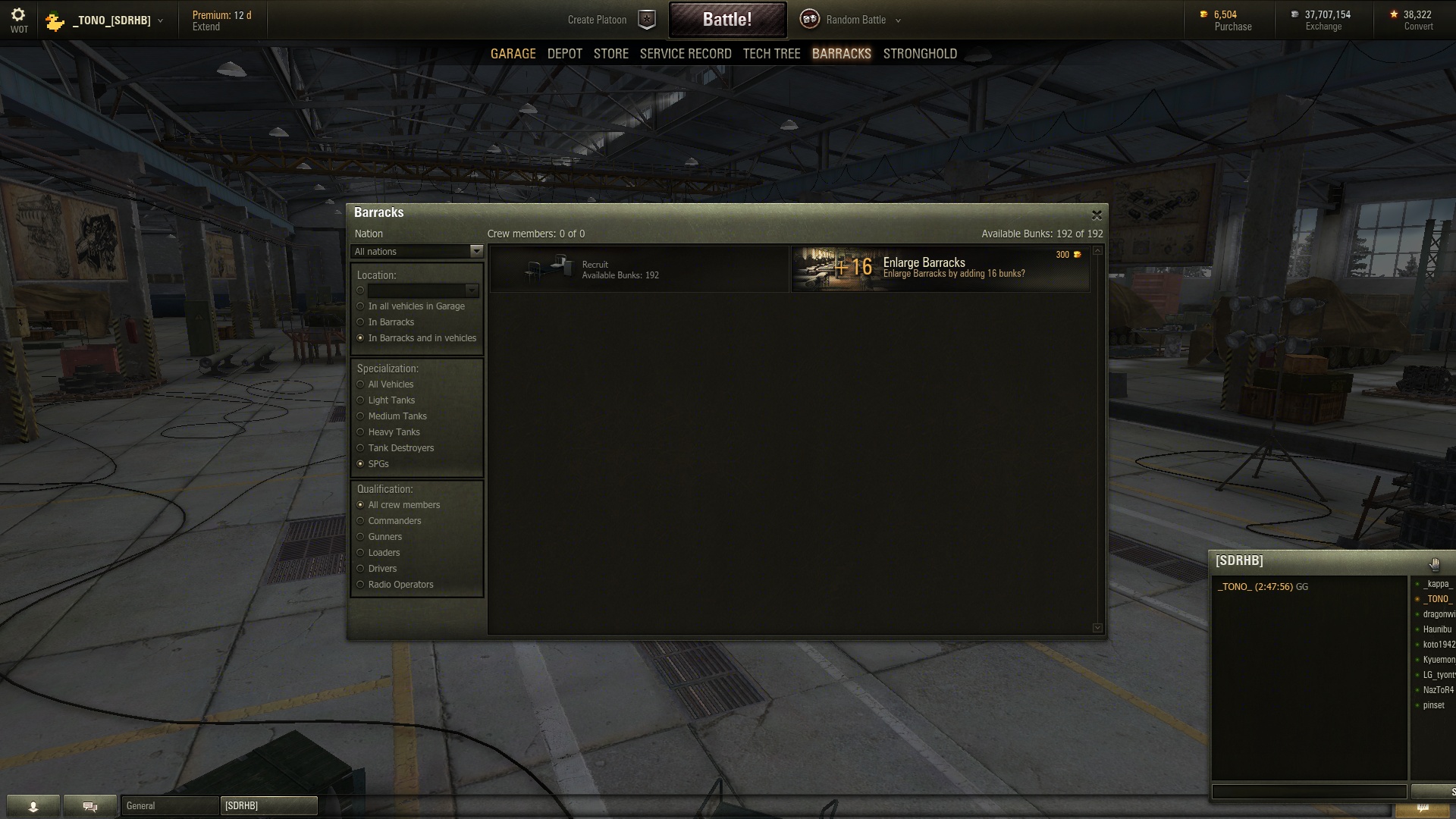Open the Service Record tab
The width and height of the screenshot is (1456, 819).
(x=685, y=54)
